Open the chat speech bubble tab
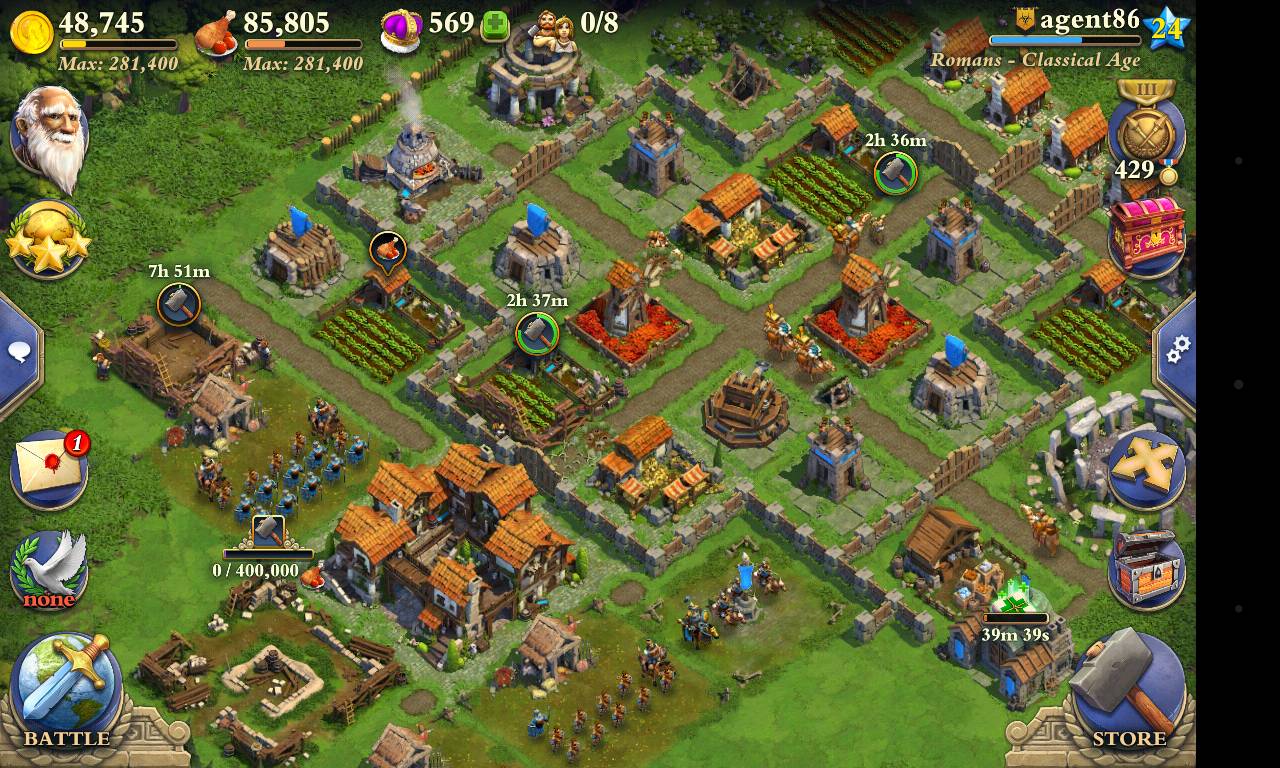 tap(18, 352)
